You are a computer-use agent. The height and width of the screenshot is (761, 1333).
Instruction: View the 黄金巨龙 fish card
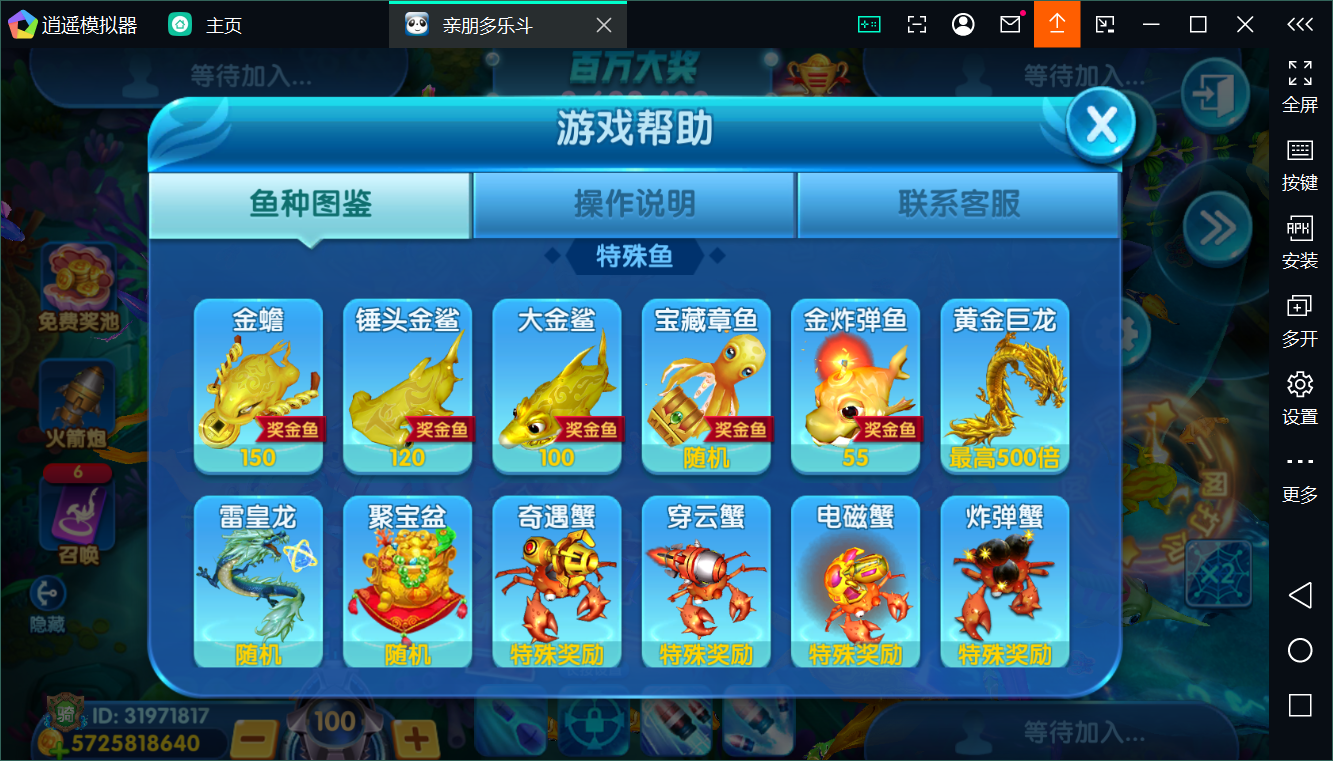coord(1004,387)
